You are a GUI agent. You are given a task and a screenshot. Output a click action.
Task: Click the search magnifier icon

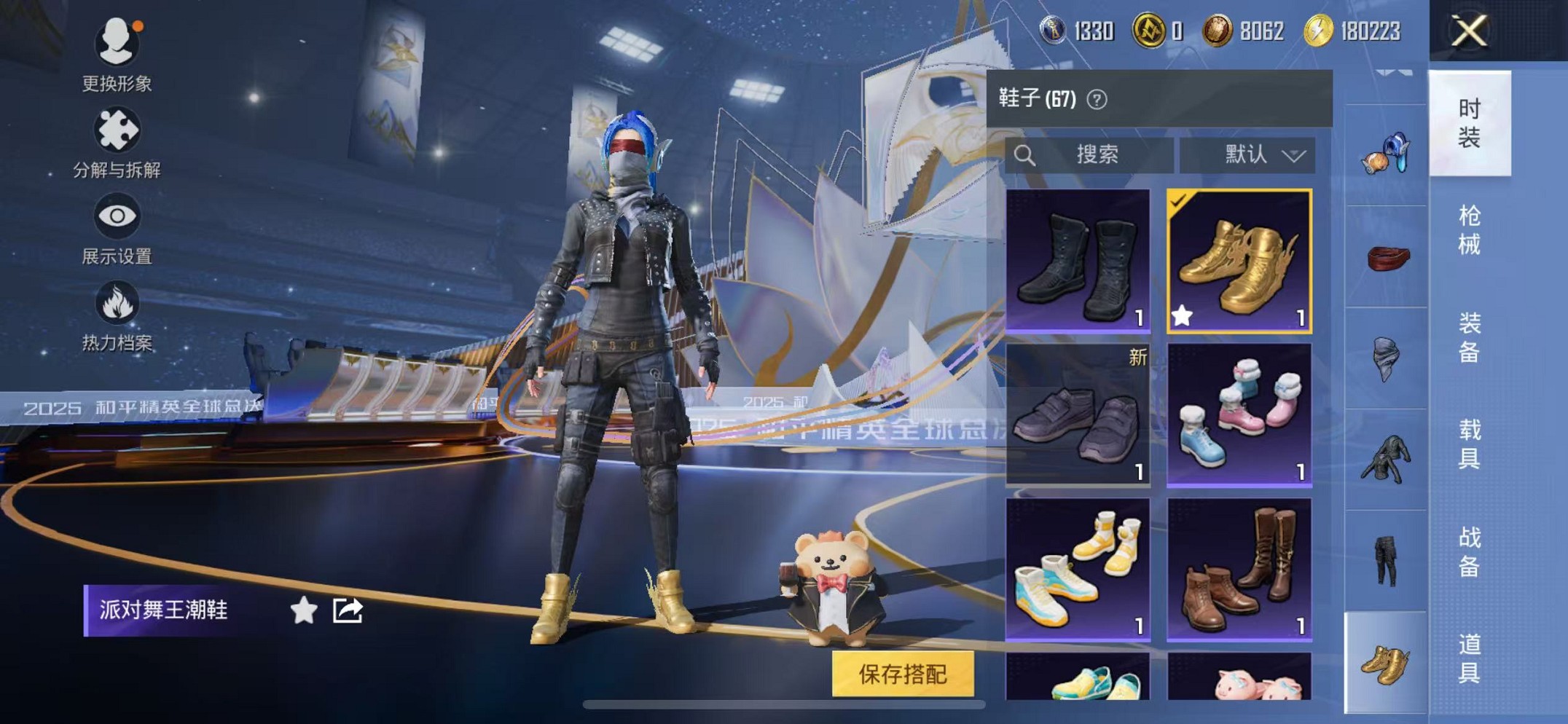tap(1027, 154)
